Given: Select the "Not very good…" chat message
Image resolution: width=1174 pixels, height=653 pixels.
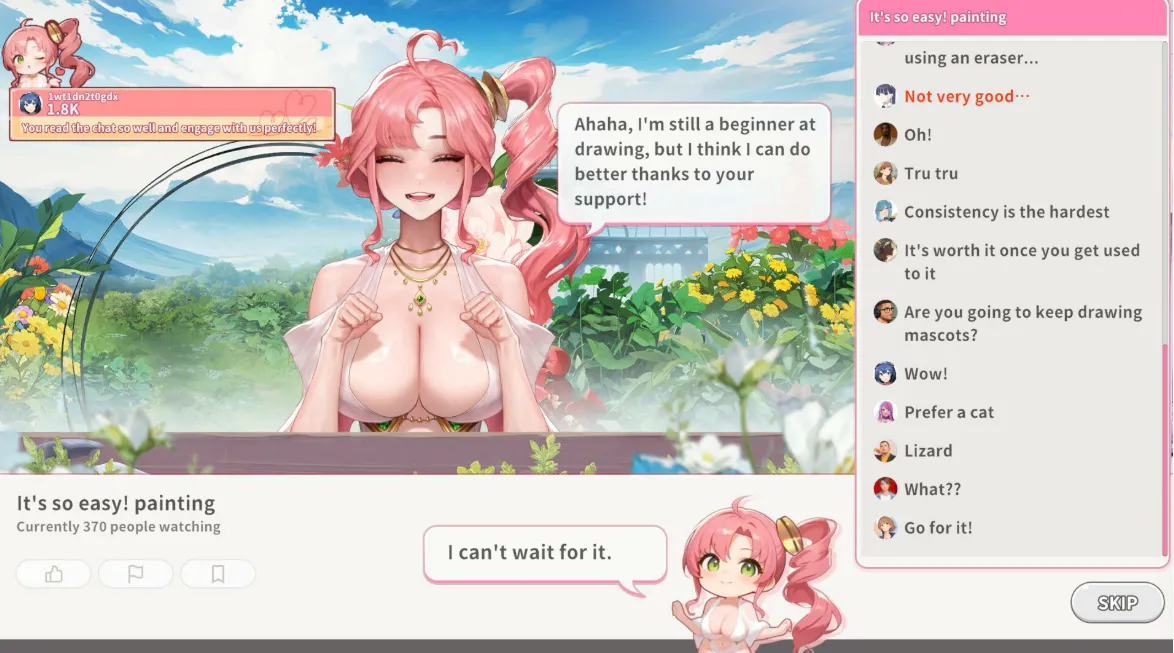Looking at the screenshot, I should coord(966,96).
